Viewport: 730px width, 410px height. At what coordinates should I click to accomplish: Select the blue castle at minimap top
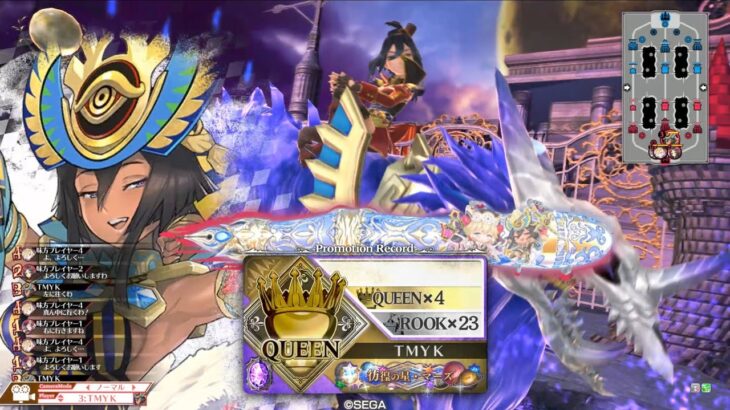pos(665,24)
